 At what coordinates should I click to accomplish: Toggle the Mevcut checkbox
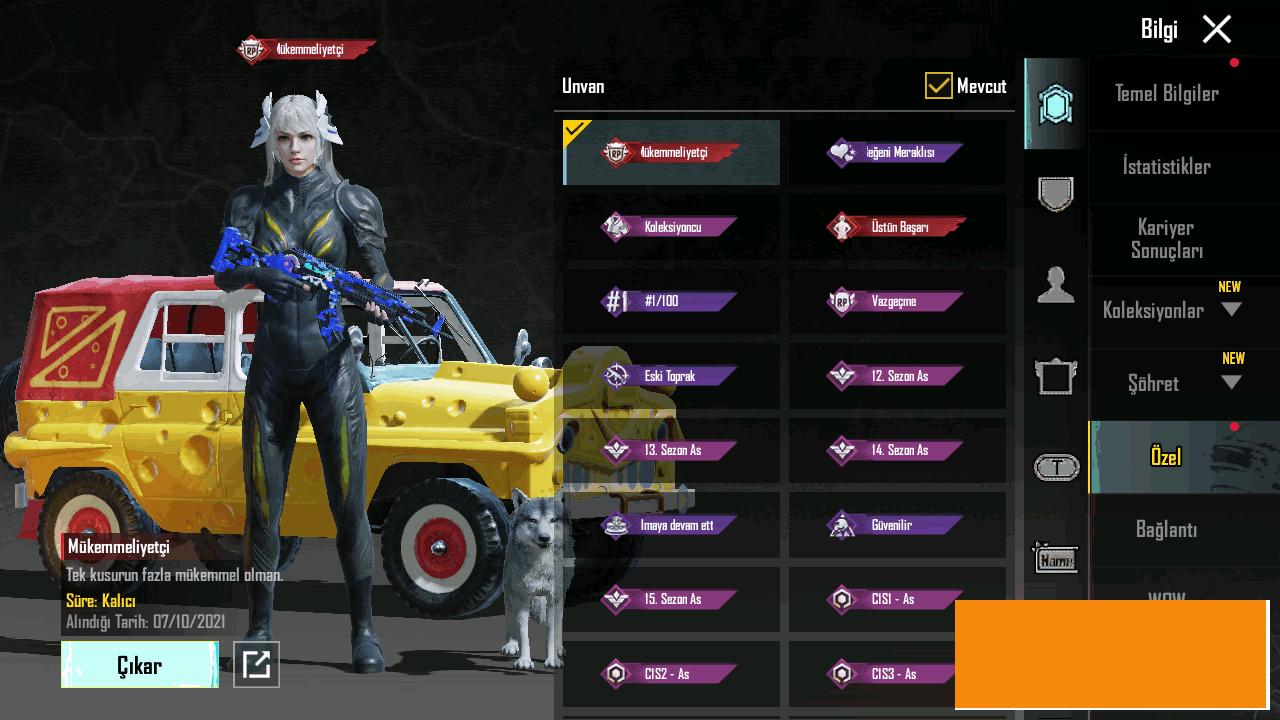[x=938, y=86]
